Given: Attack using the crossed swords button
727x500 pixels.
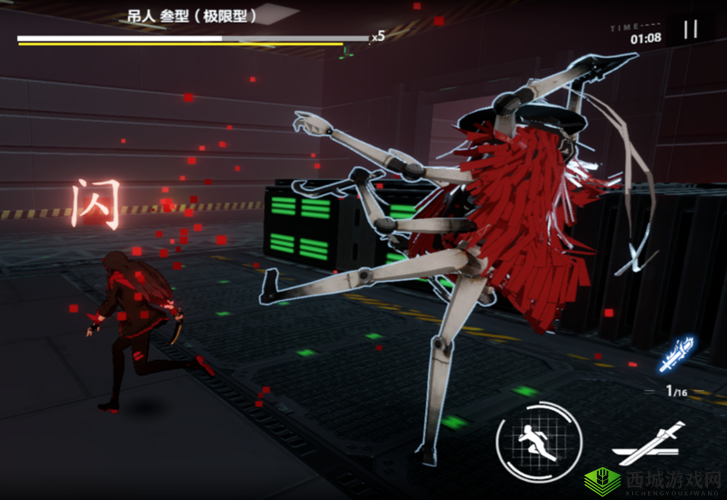Looking at the screenshot, I should point(649,446).
